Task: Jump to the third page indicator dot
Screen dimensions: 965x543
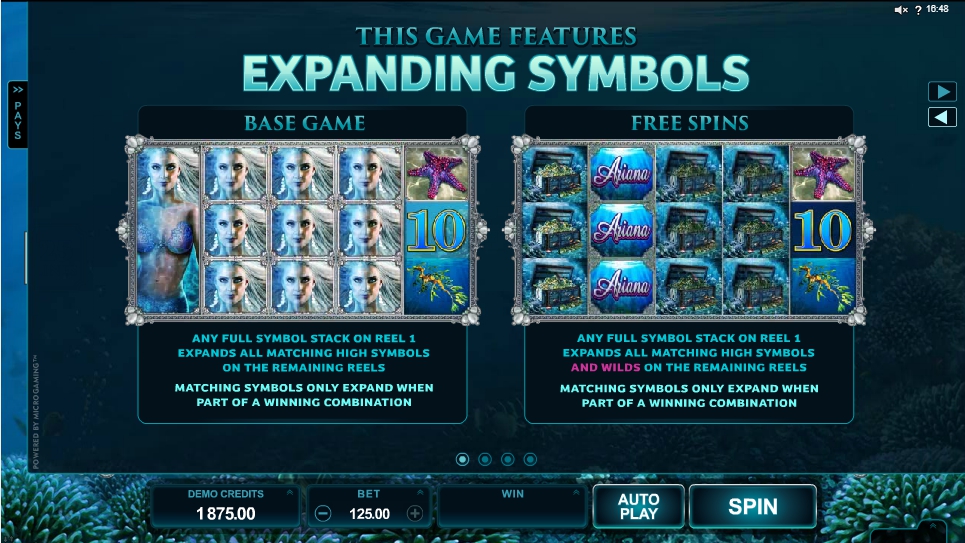Action: (508, 459)
